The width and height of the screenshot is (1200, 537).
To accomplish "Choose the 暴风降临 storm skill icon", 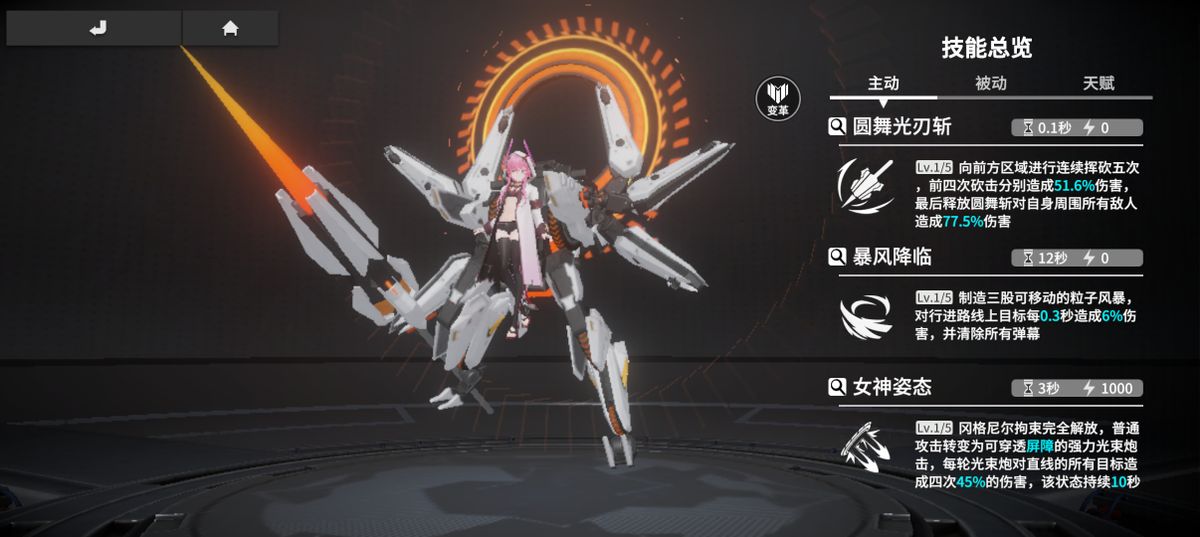I will pos(866,316).
